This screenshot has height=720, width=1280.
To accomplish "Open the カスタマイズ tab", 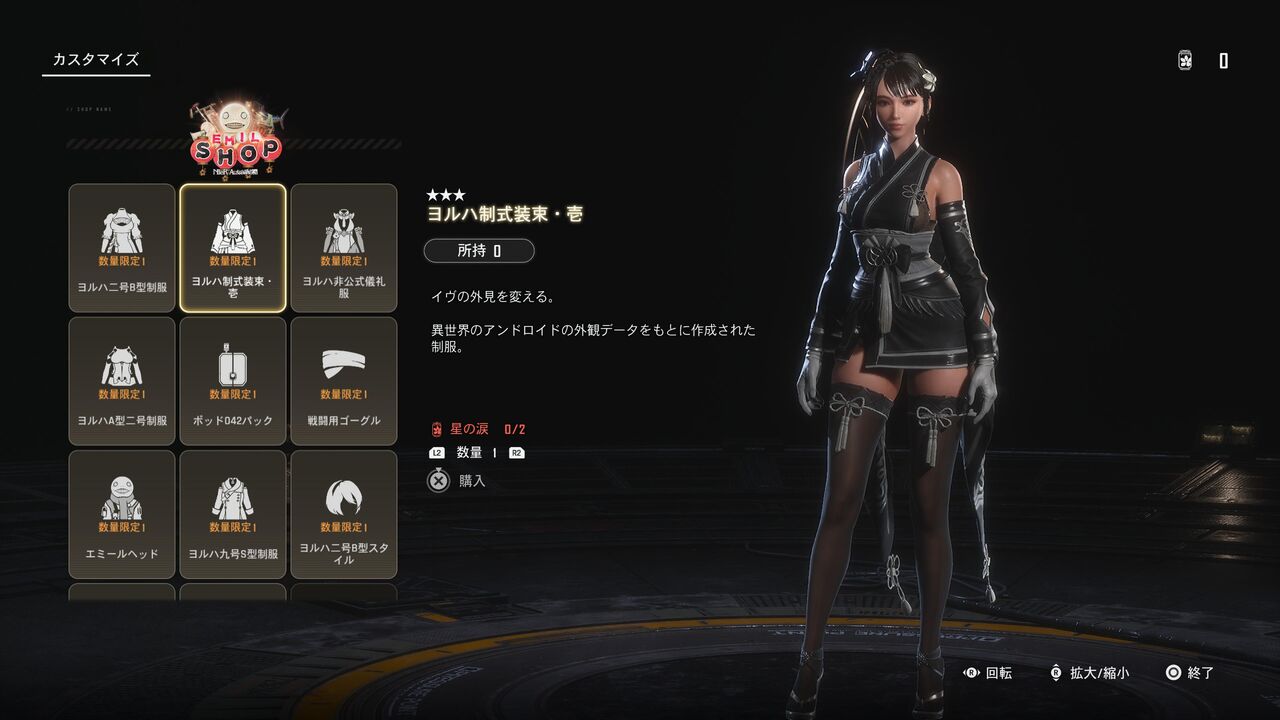I will pos(96,60).
